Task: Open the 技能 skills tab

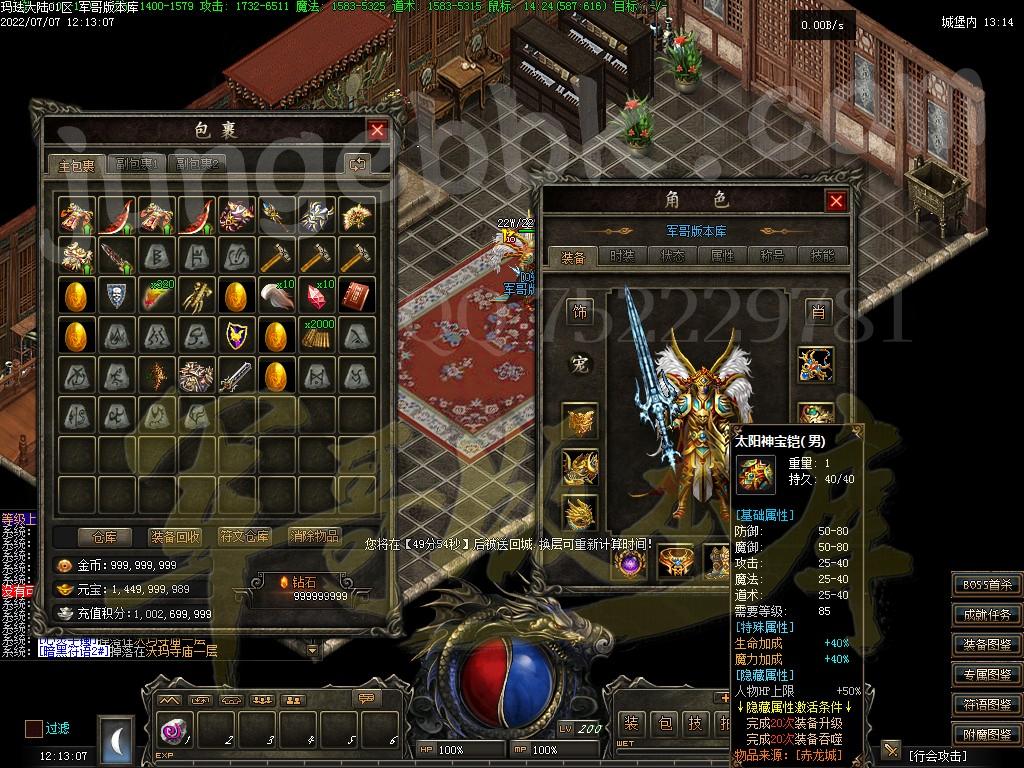Action: tap(823, 256)
